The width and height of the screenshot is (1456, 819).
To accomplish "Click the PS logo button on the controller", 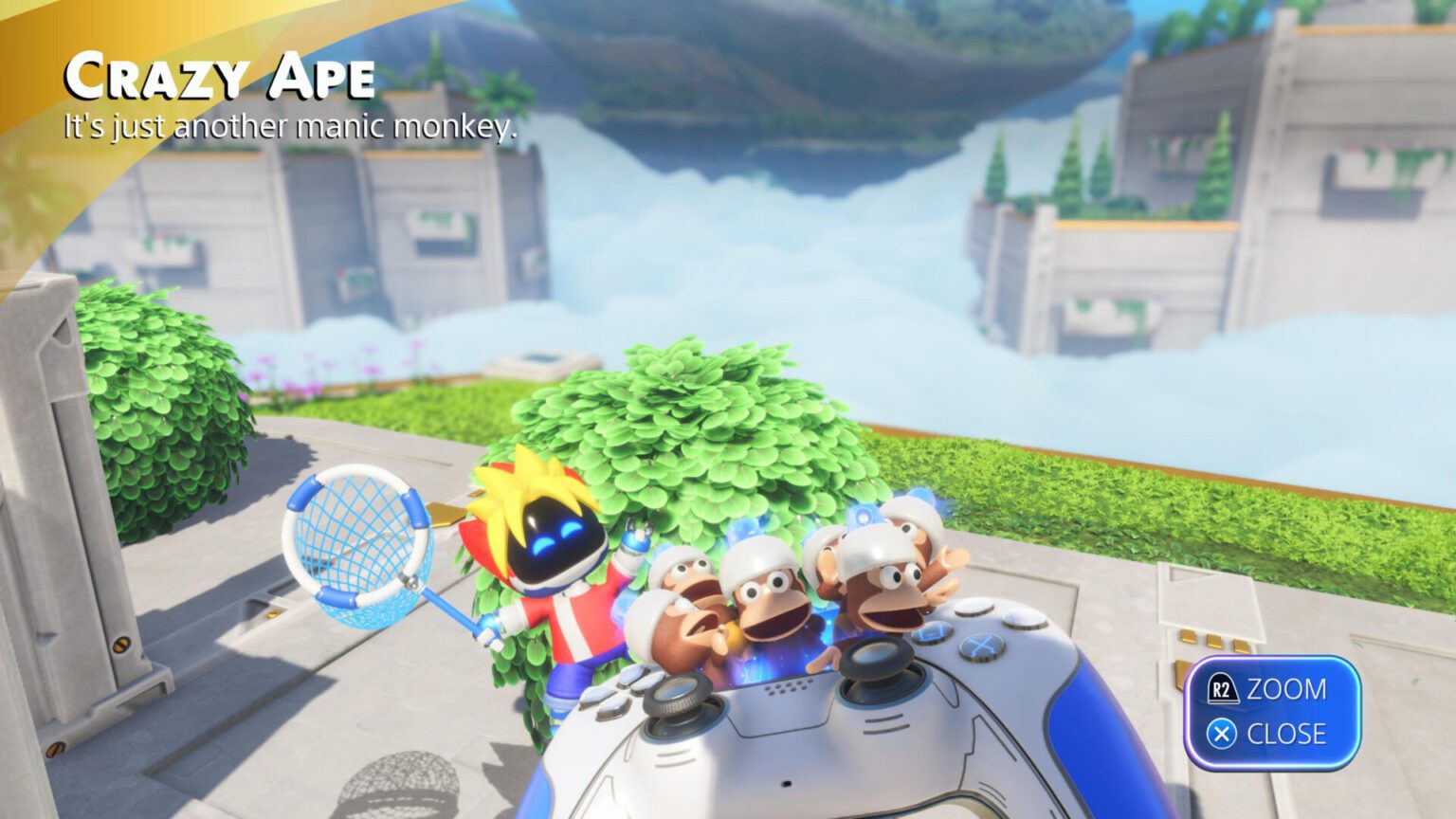I will point(785,782).
